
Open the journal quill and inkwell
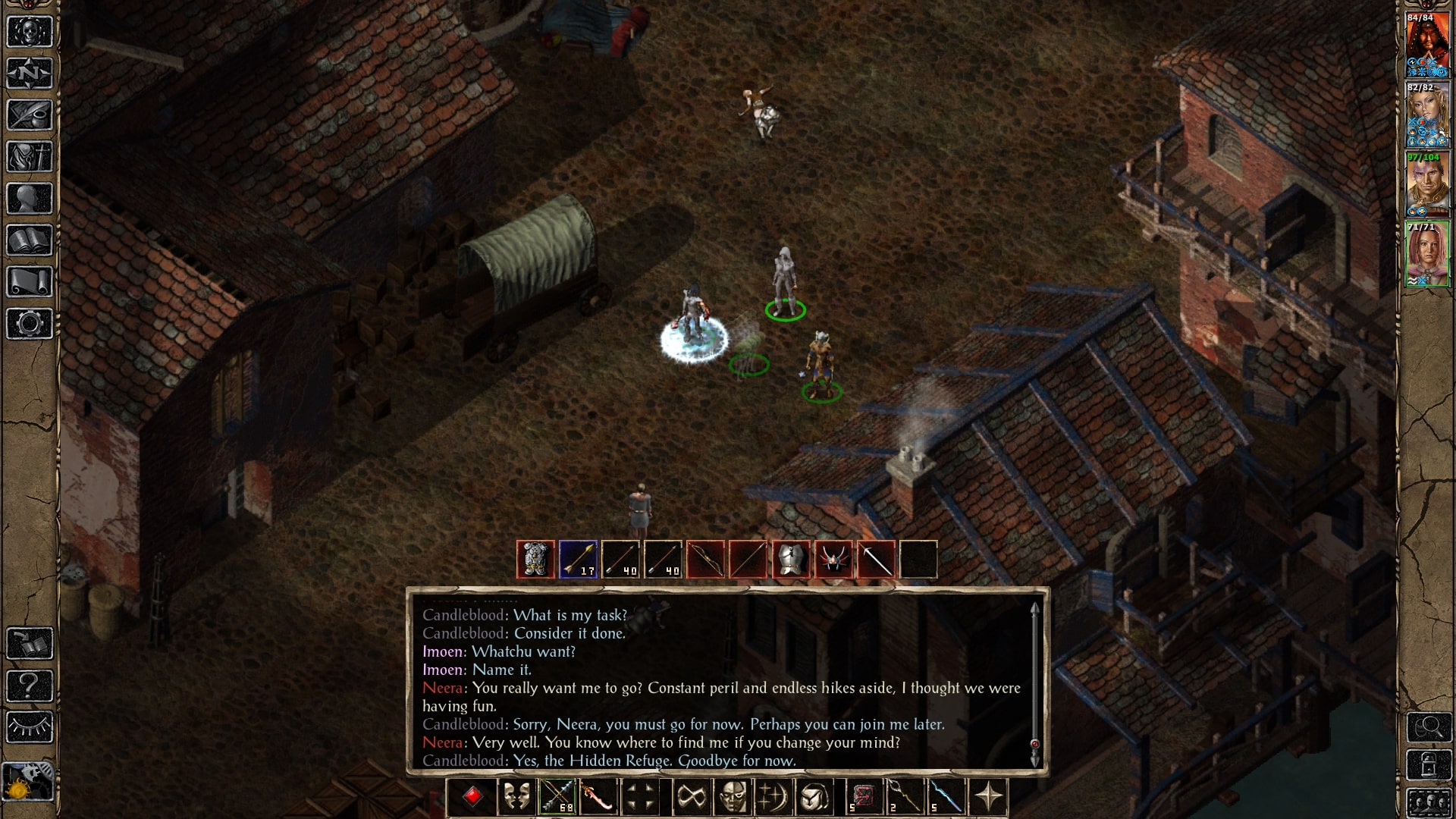click(30, 115)
